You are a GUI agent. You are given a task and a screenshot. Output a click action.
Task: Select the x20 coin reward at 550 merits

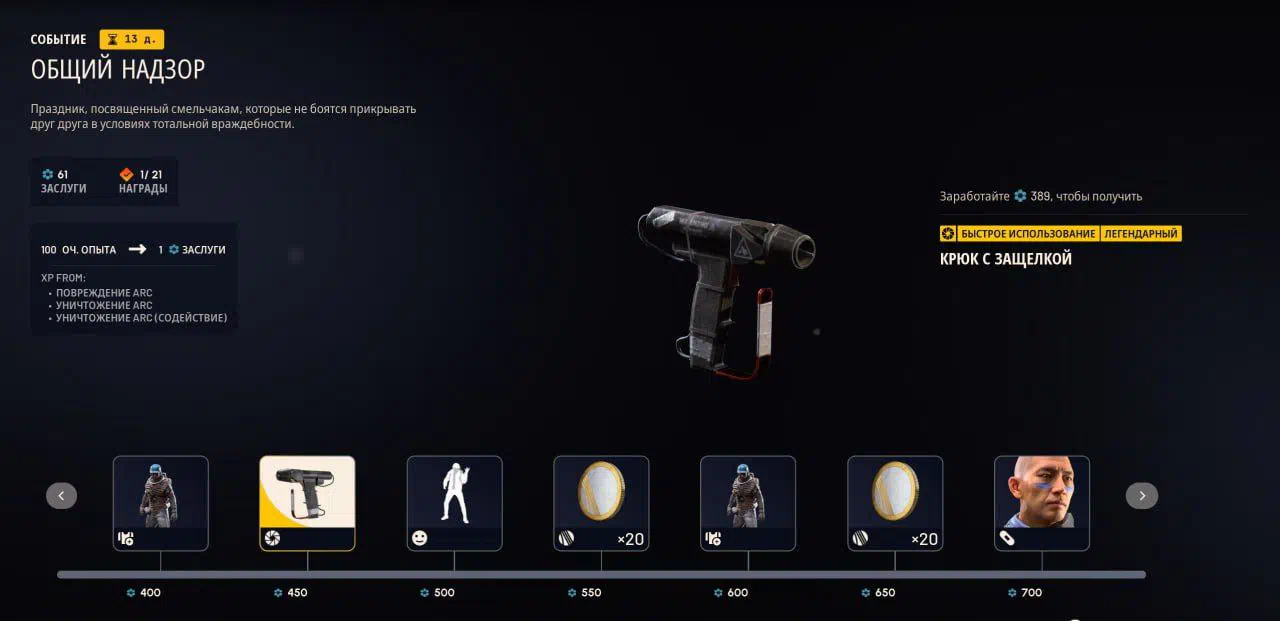click(601, 503)
